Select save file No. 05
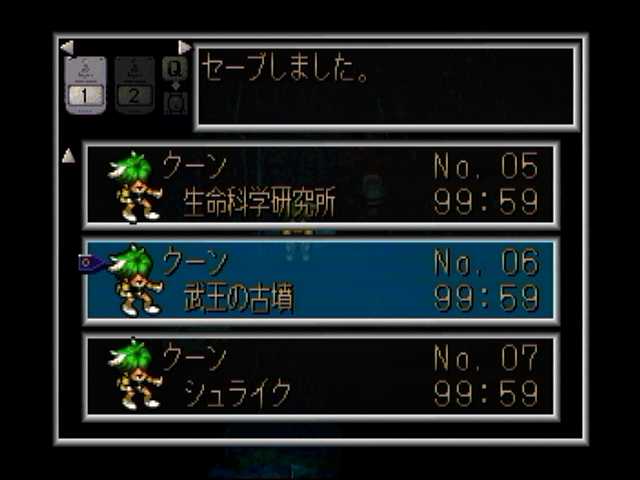Image resolution: width=640 pixels, height=480 pixels. tap(321, 185)
